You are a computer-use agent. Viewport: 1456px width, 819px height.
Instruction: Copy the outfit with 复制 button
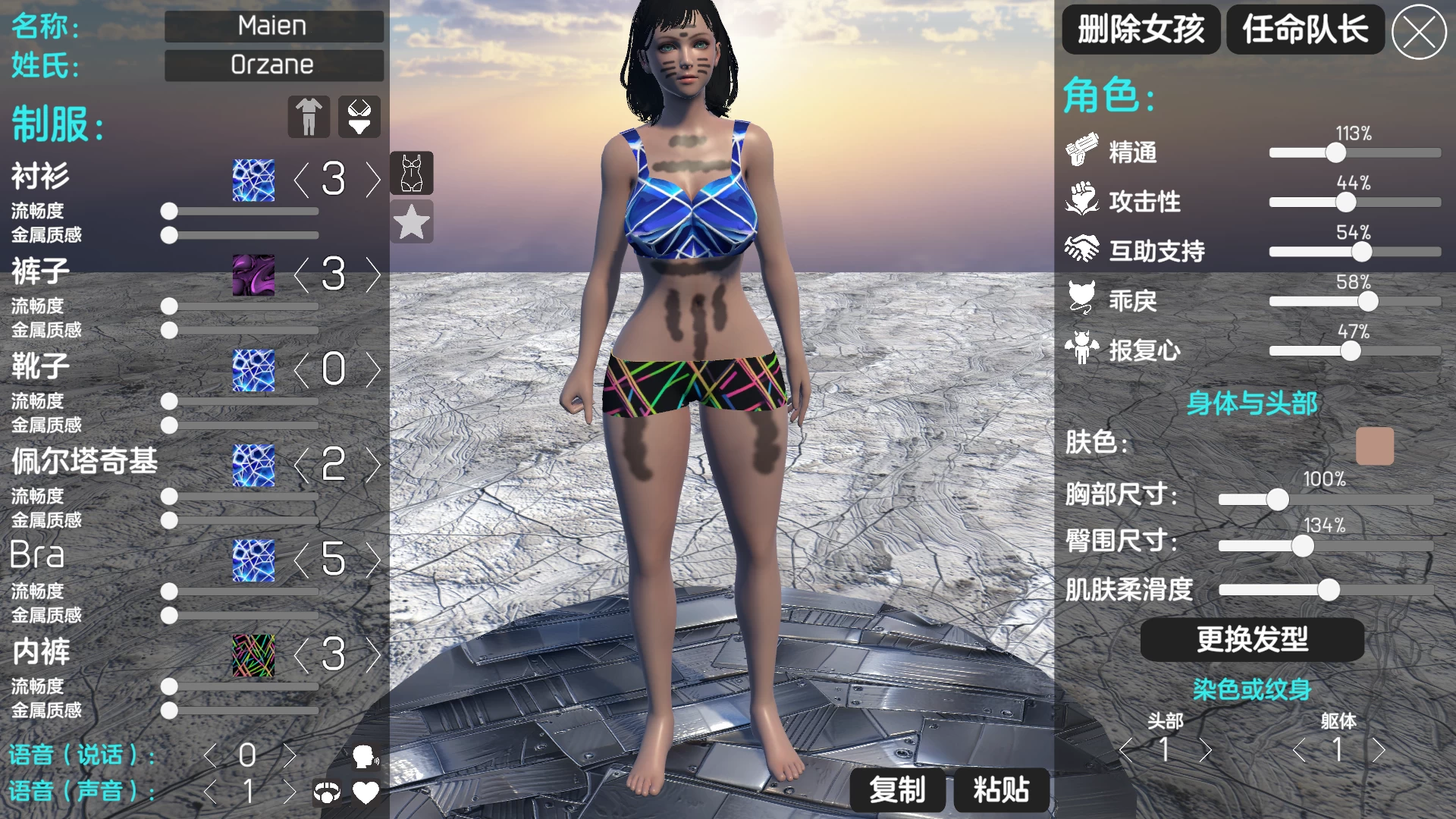coord(897,790)
